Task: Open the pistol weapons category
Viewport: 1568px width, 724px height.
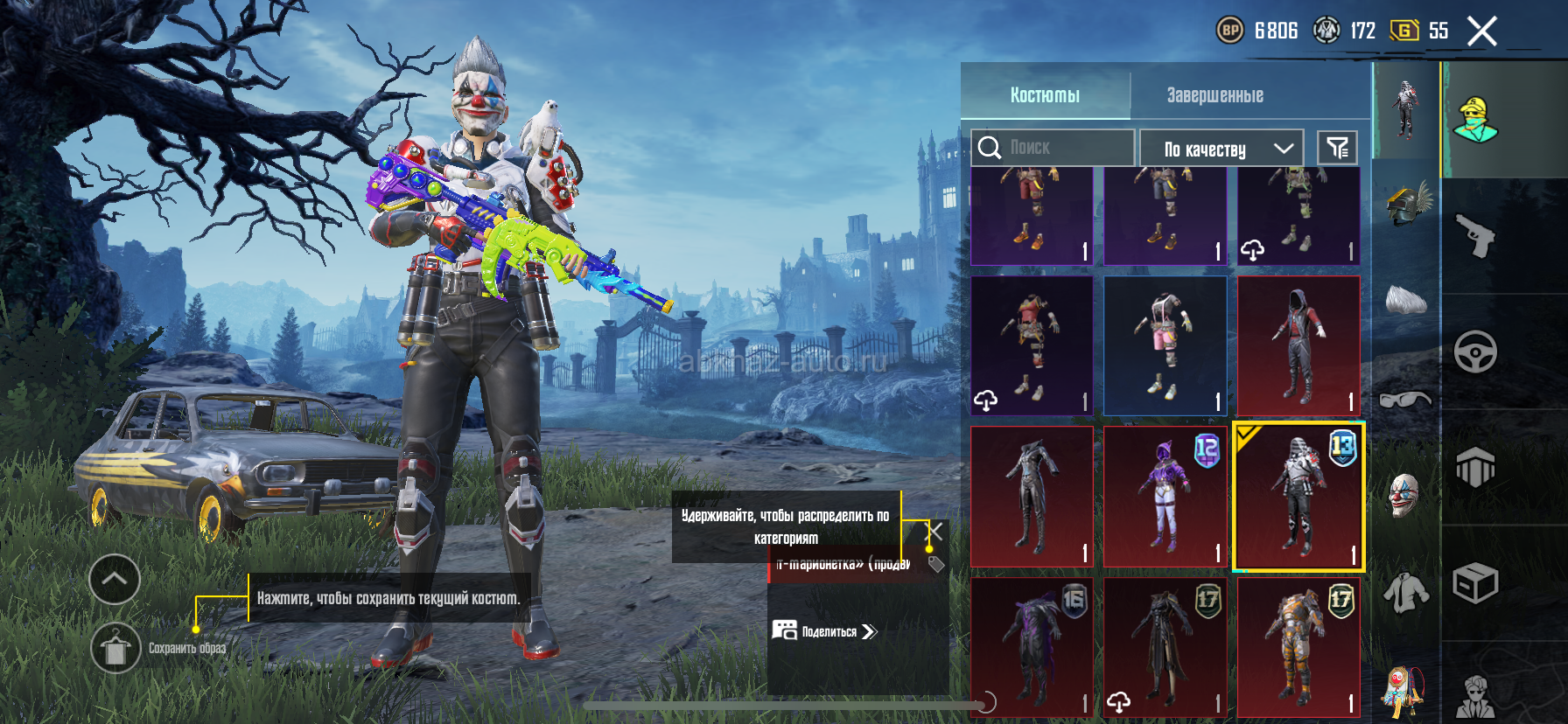Action: click(1475, 235)
